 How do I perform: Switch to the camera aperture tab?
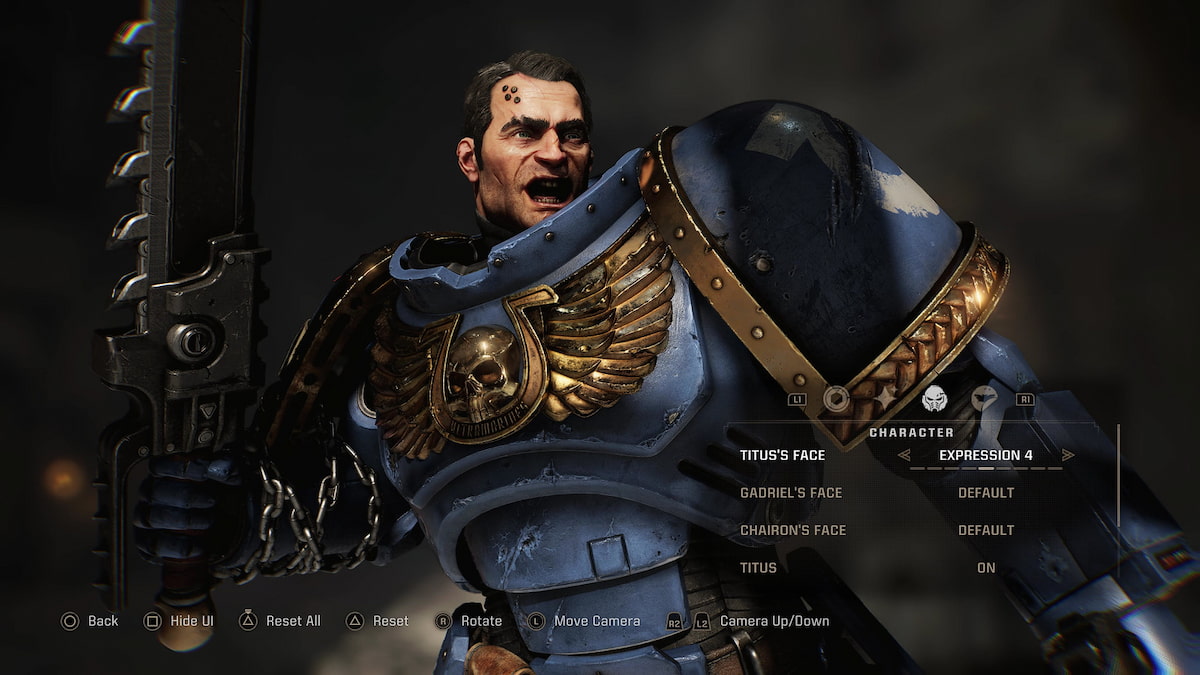tap(836, 399)
